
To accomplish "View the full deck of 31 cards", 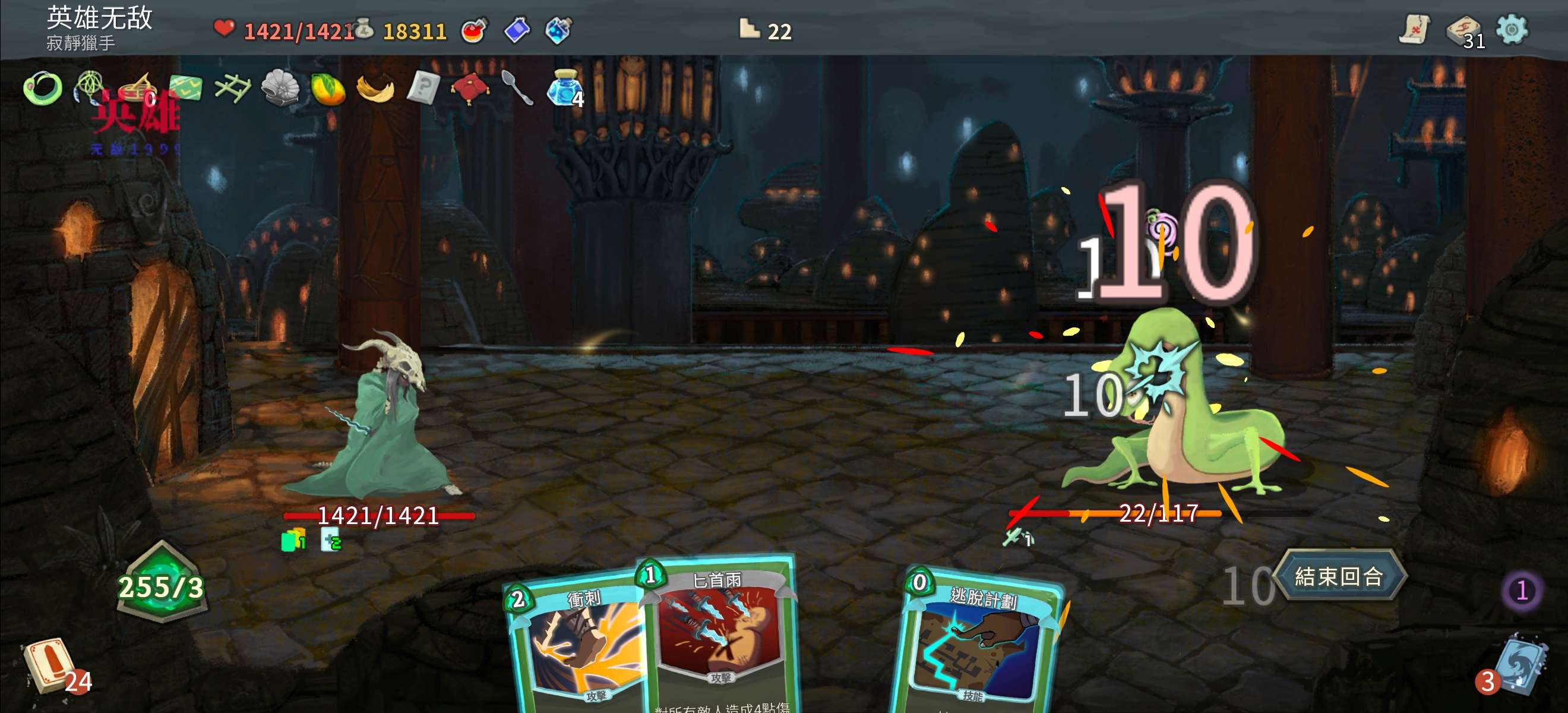I will [x=1463, y=30].
